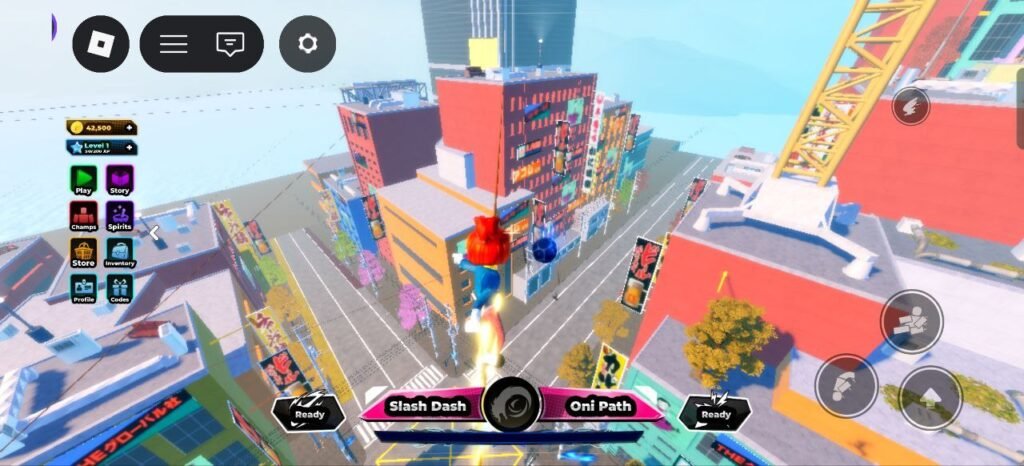Open the Champs menu
Screen dimensions: 1024x466
pyautogui.click(x=84, y=215)
